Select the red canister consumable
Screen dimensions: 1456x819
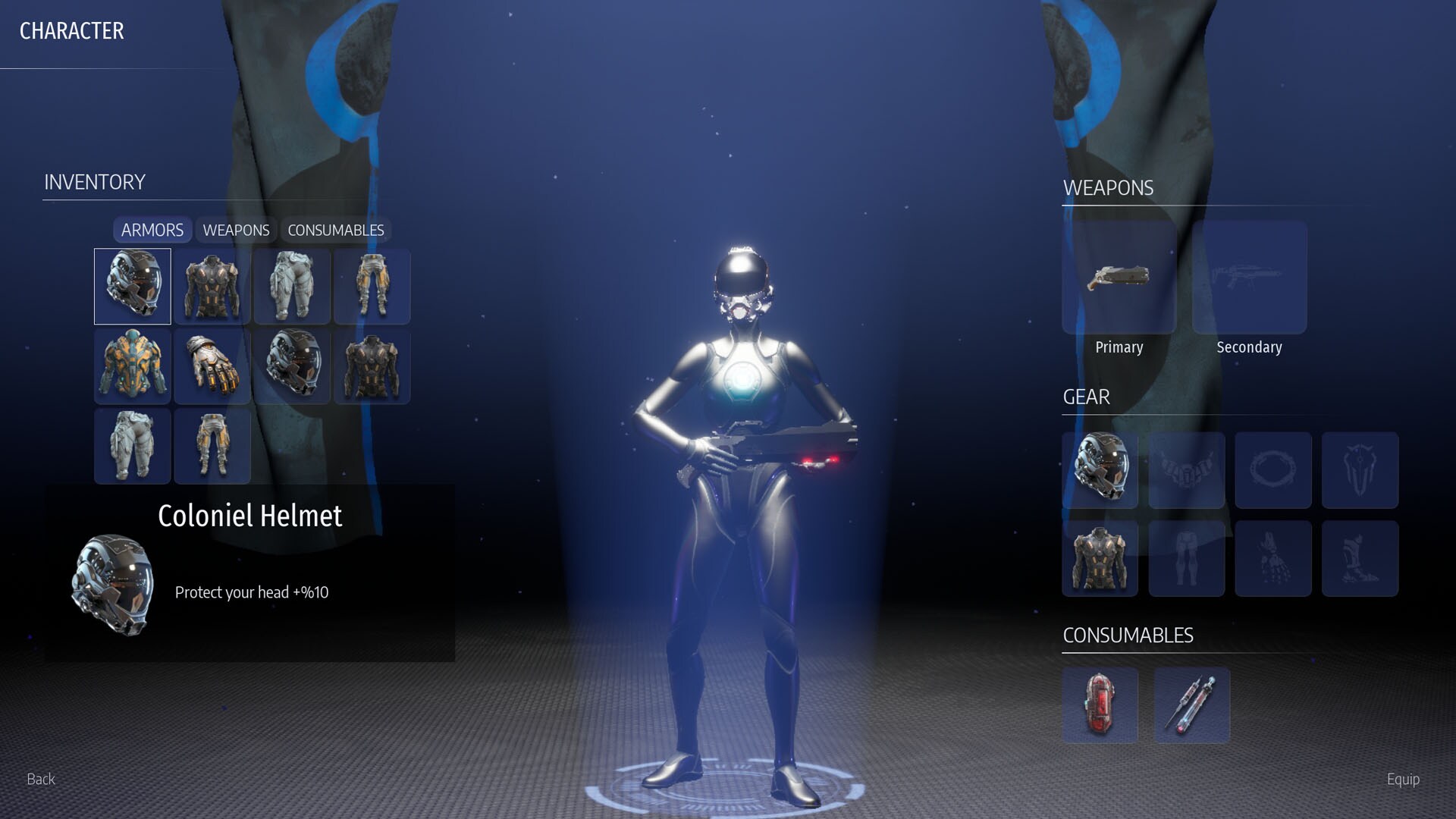[x=1100, y=705]
